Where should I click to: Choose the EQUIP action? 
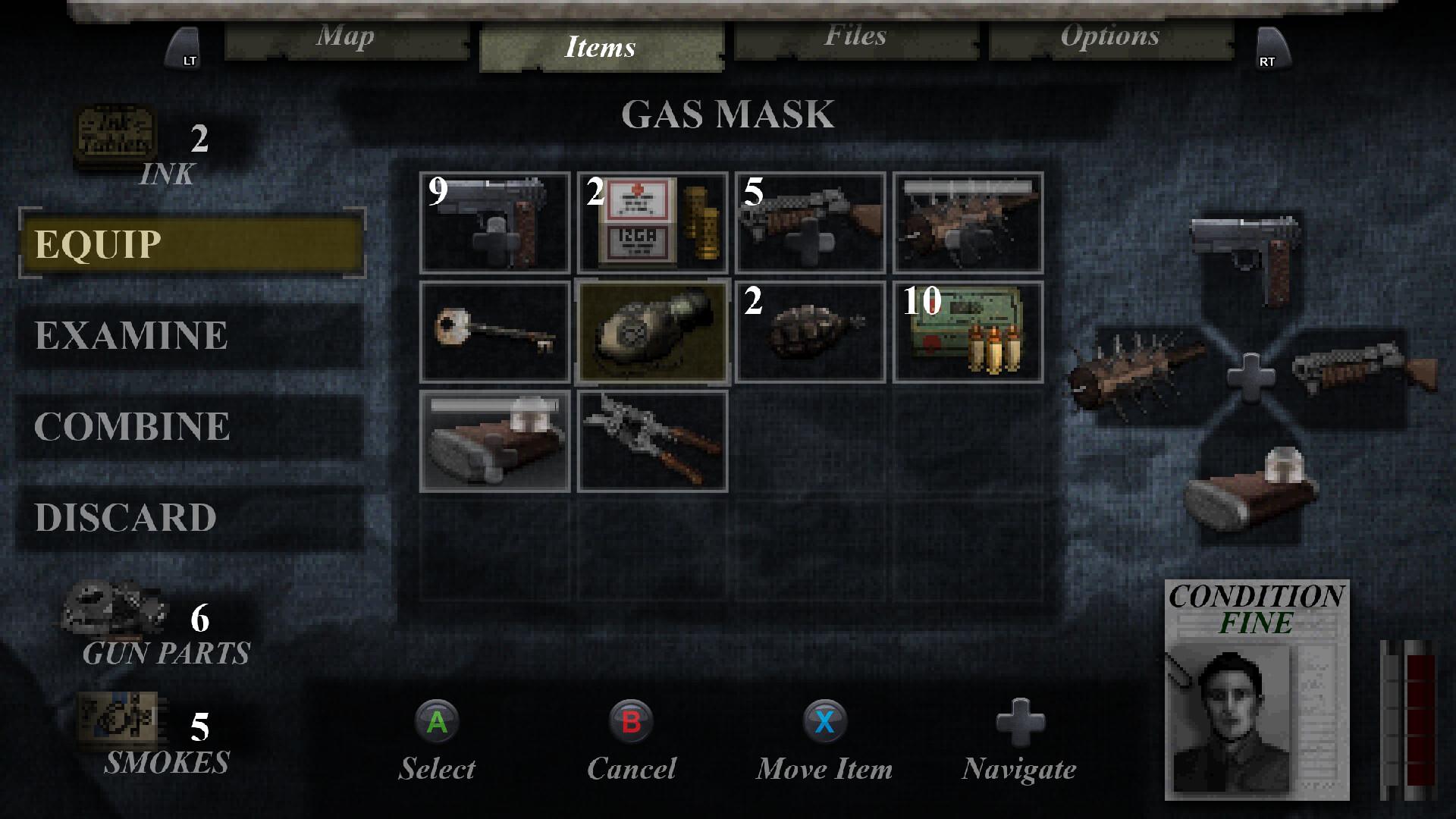click(192, 244)
